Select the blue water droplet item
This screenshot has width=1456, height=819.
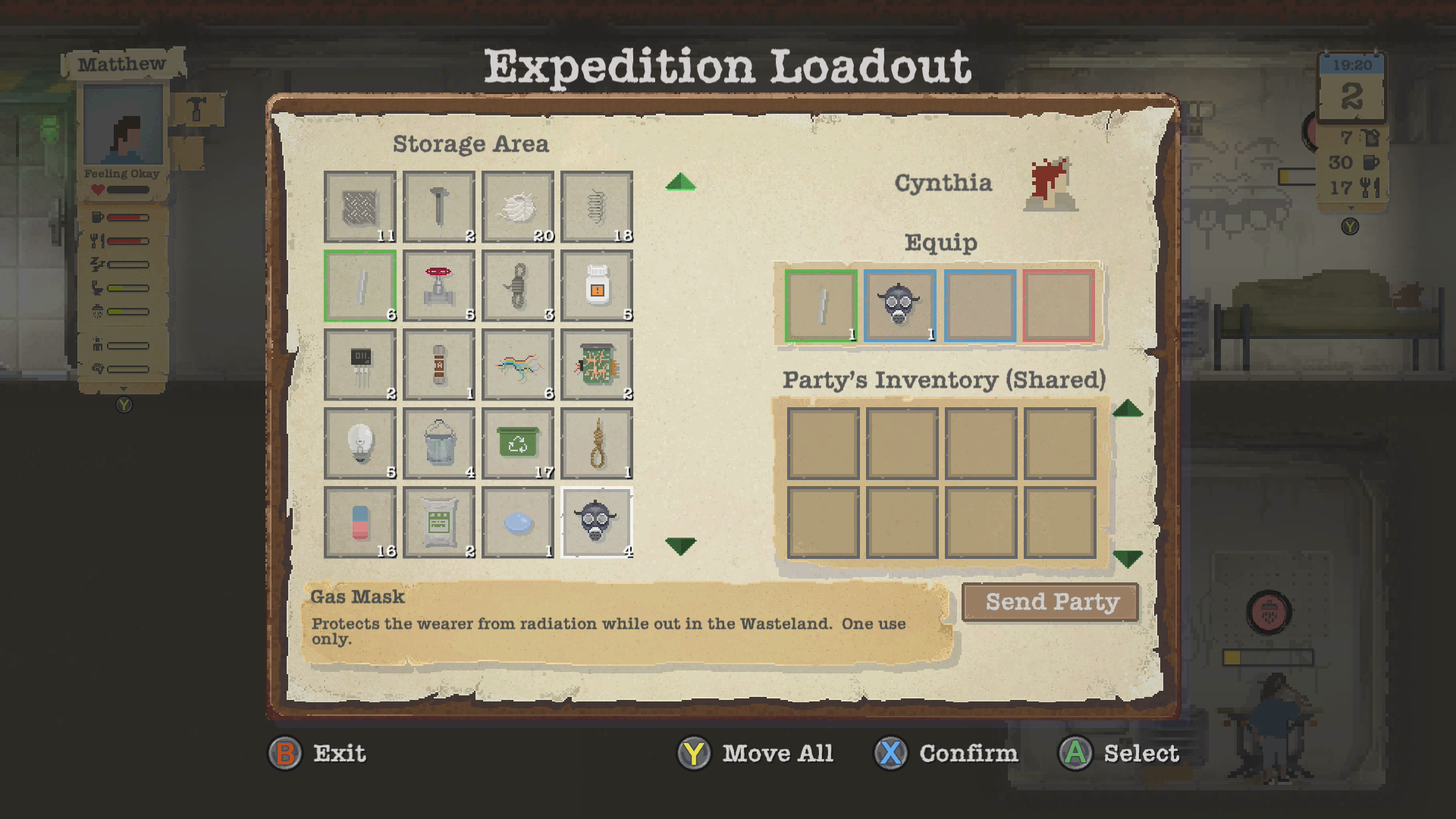pyautogui.click(x=518, y=522)
